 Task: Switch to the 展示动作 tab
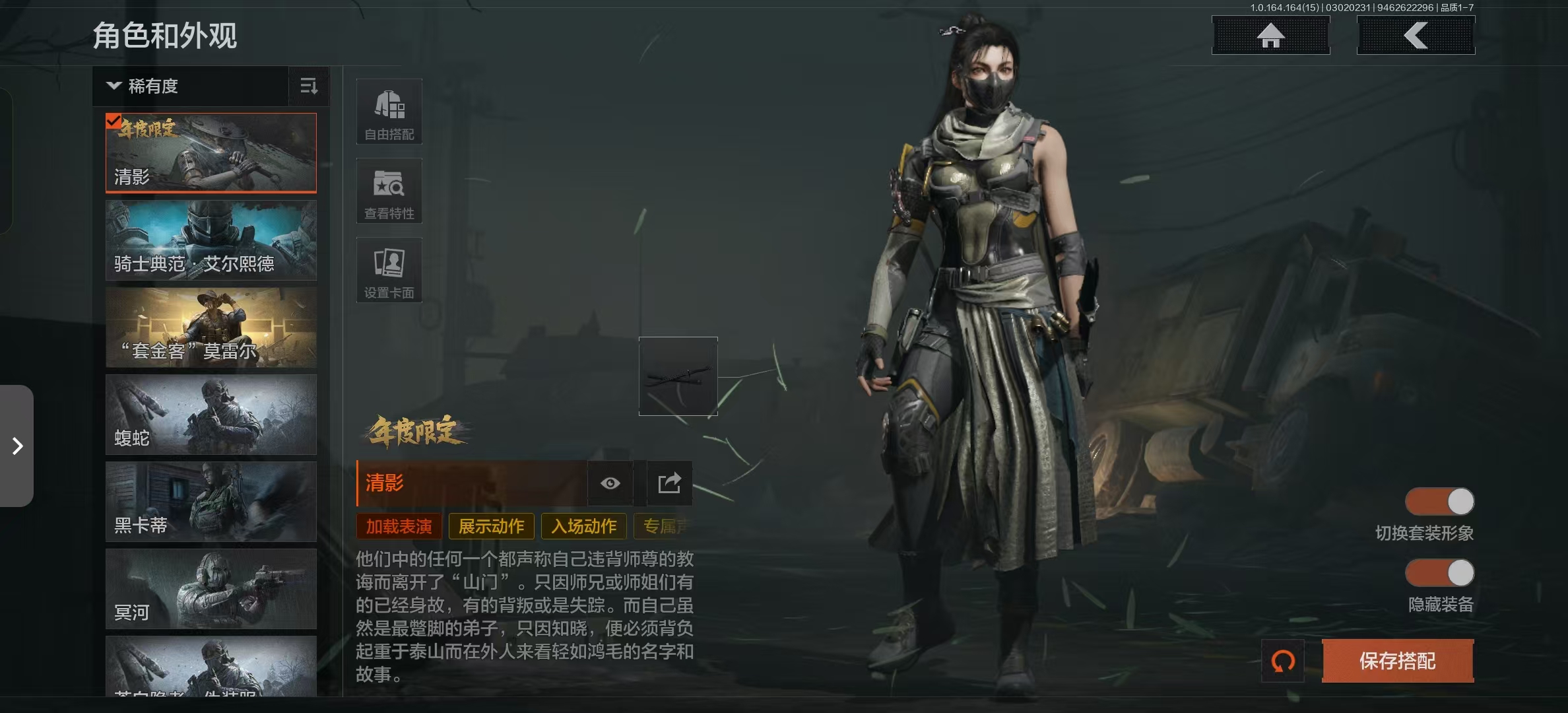[x=492, y=526]
